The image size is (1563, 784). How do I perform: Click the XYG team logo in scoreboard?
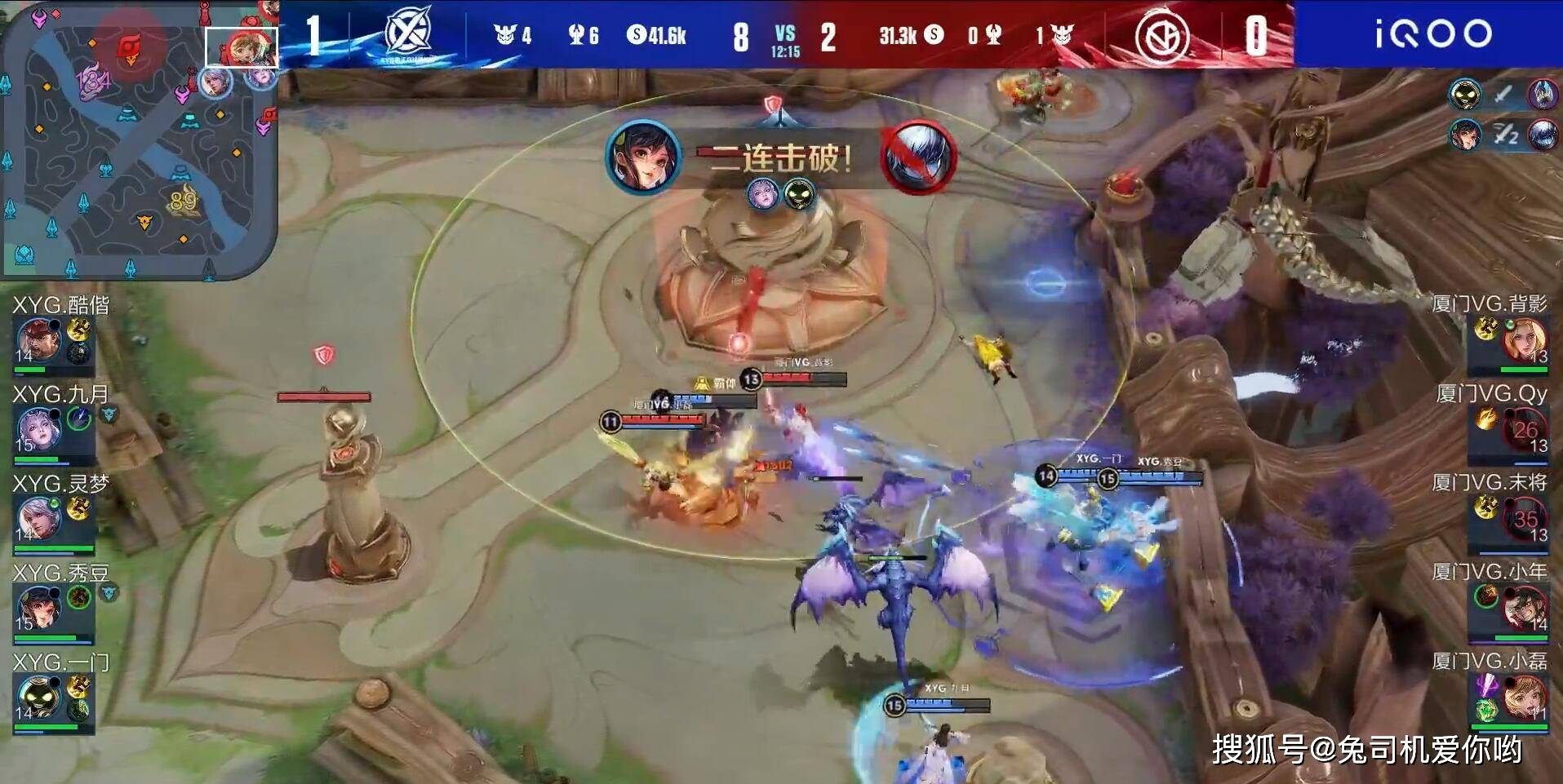(x=408, y=34)
